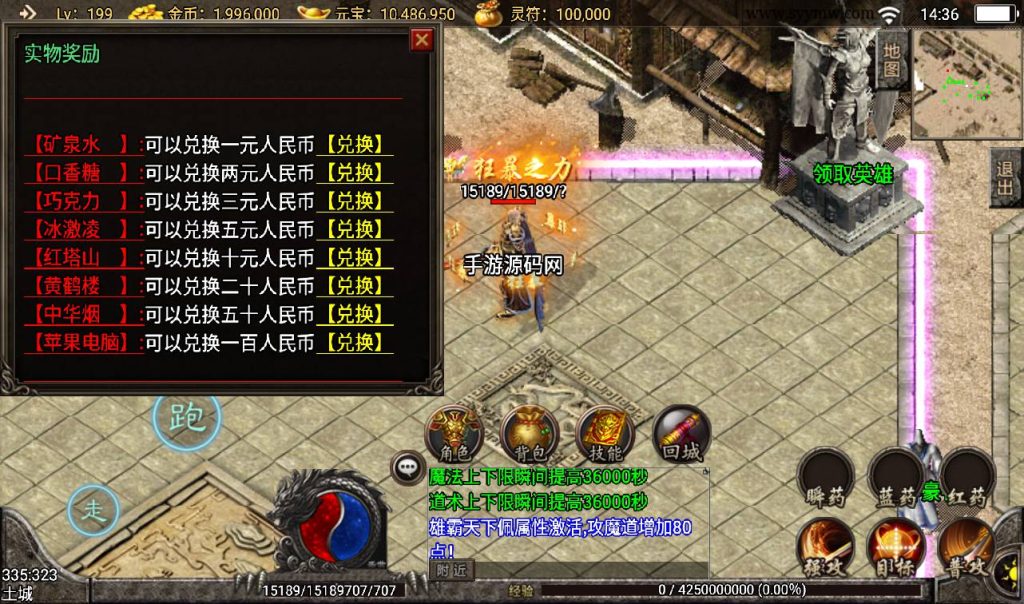Switch to the 附近 chat channel tab
The height and width of the screenshot is (604, 1024).
click(451, 570)
